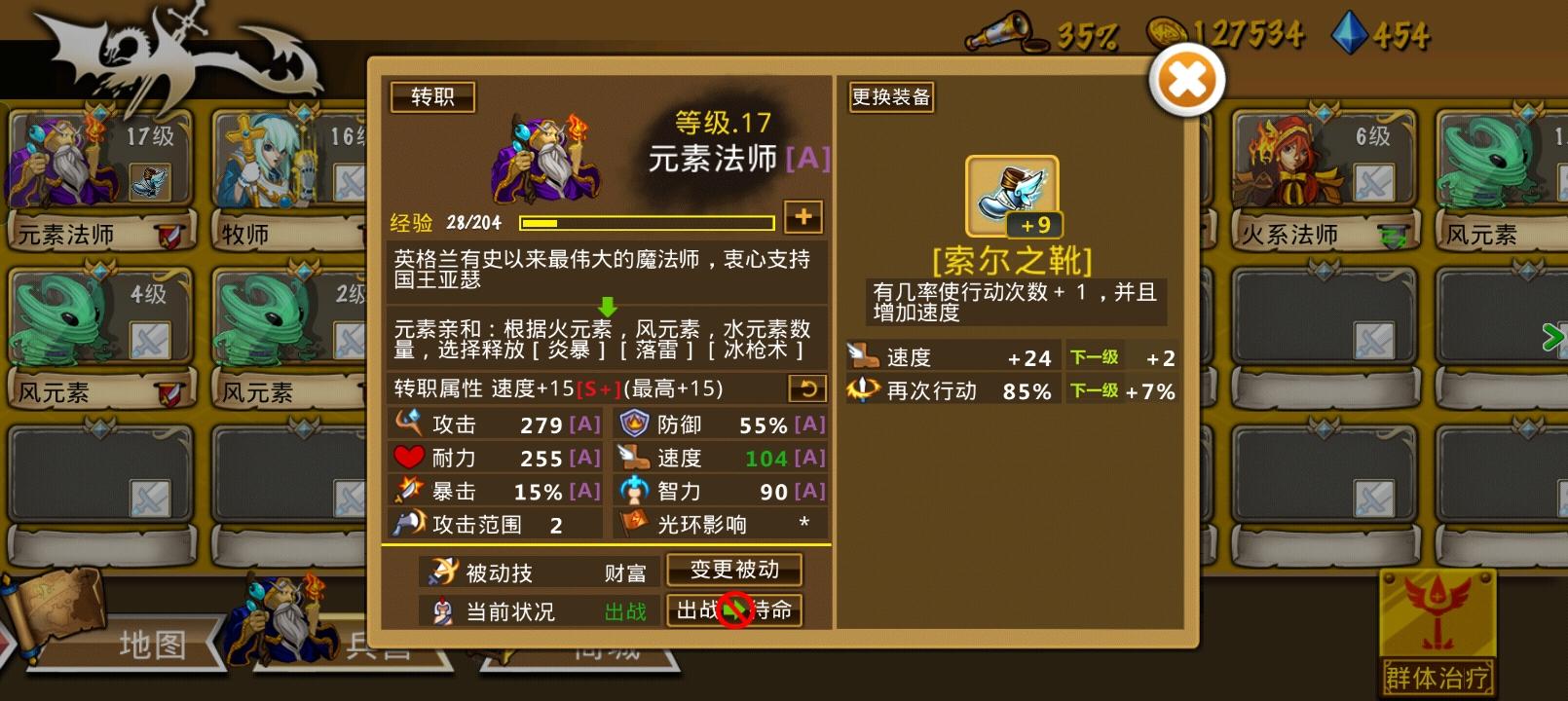Click the experience progress bar showing 28/204

coord(646,222)
